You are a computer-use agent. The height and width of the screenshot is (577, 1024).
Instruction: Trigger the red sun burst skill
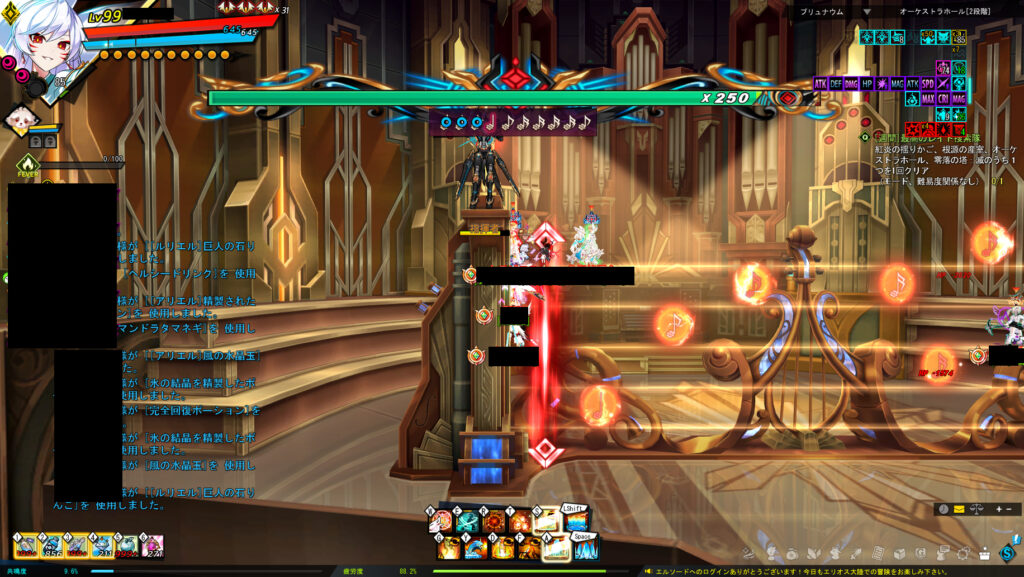click(x=494, y=522)
